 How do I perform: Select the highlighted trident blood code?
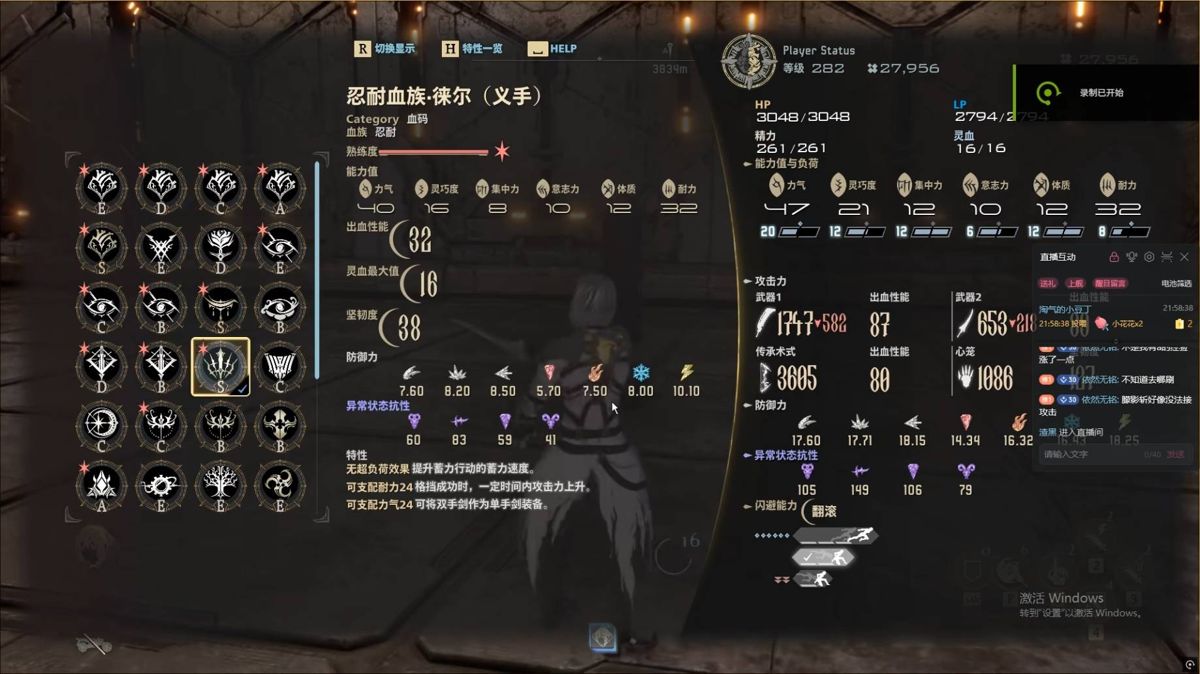tap(220, 366)
